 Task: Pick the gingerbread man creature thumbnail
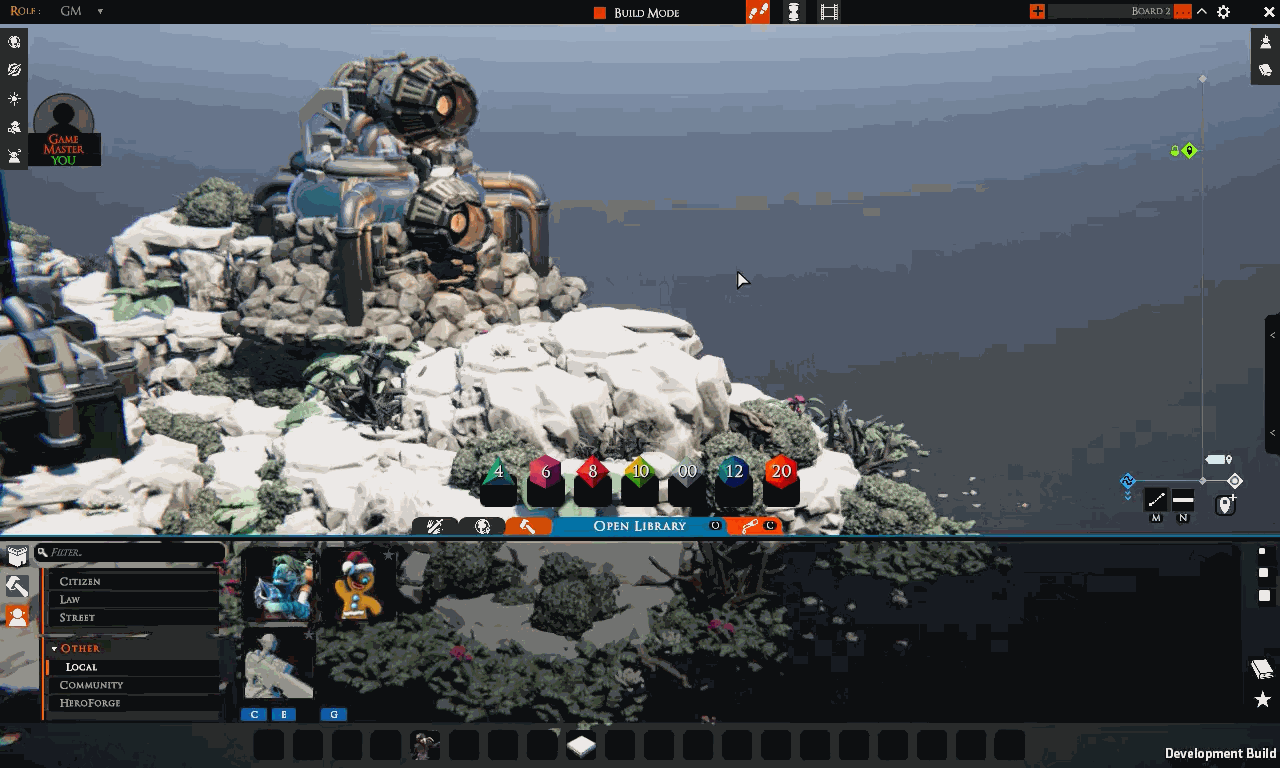[358, 585]
